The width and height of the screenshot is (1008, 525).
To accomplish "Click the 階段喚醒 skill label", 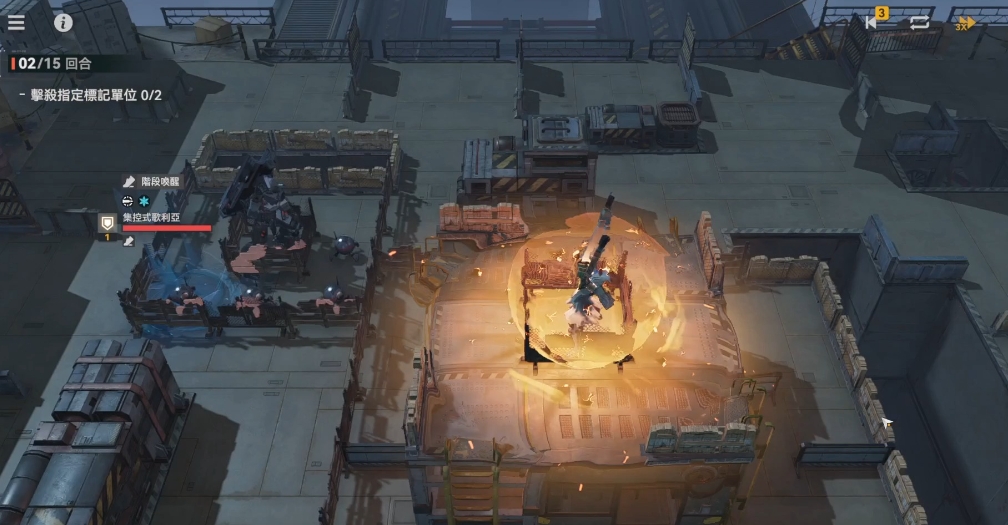I will [160, 181].
